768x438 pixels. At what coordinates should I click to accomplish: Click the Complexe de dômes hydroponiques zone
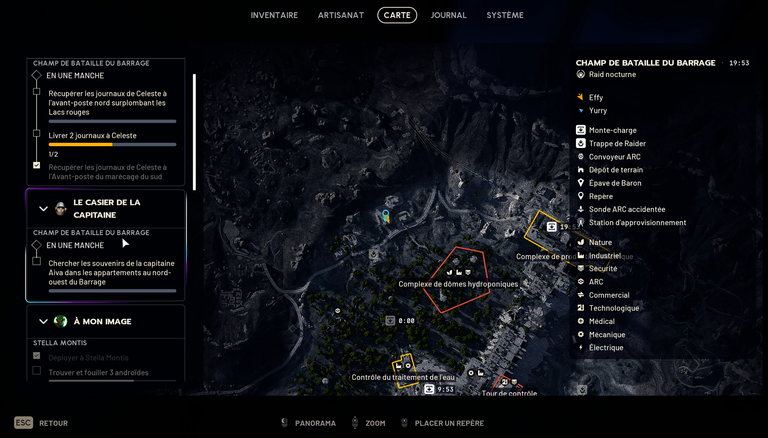pyautogui.click(x=458, y=283)
